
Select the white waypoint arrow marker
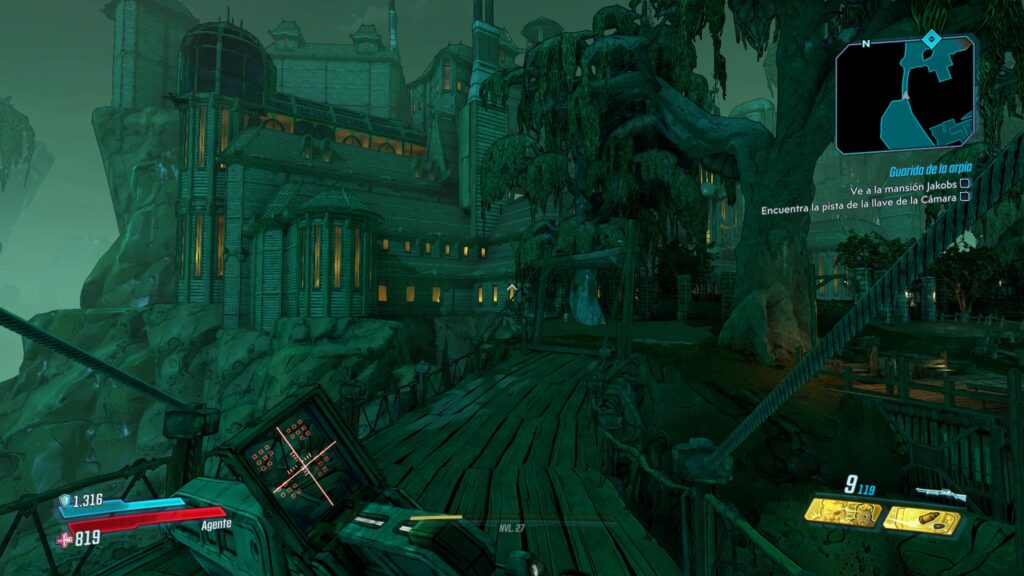pos(512,290)
